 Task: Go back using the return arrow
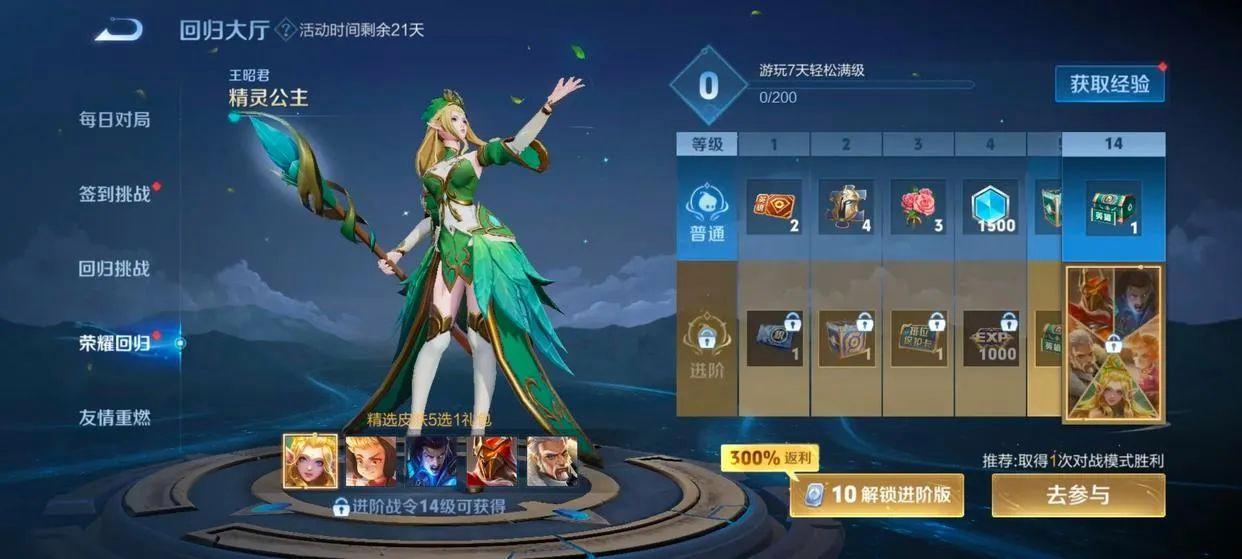119,31
